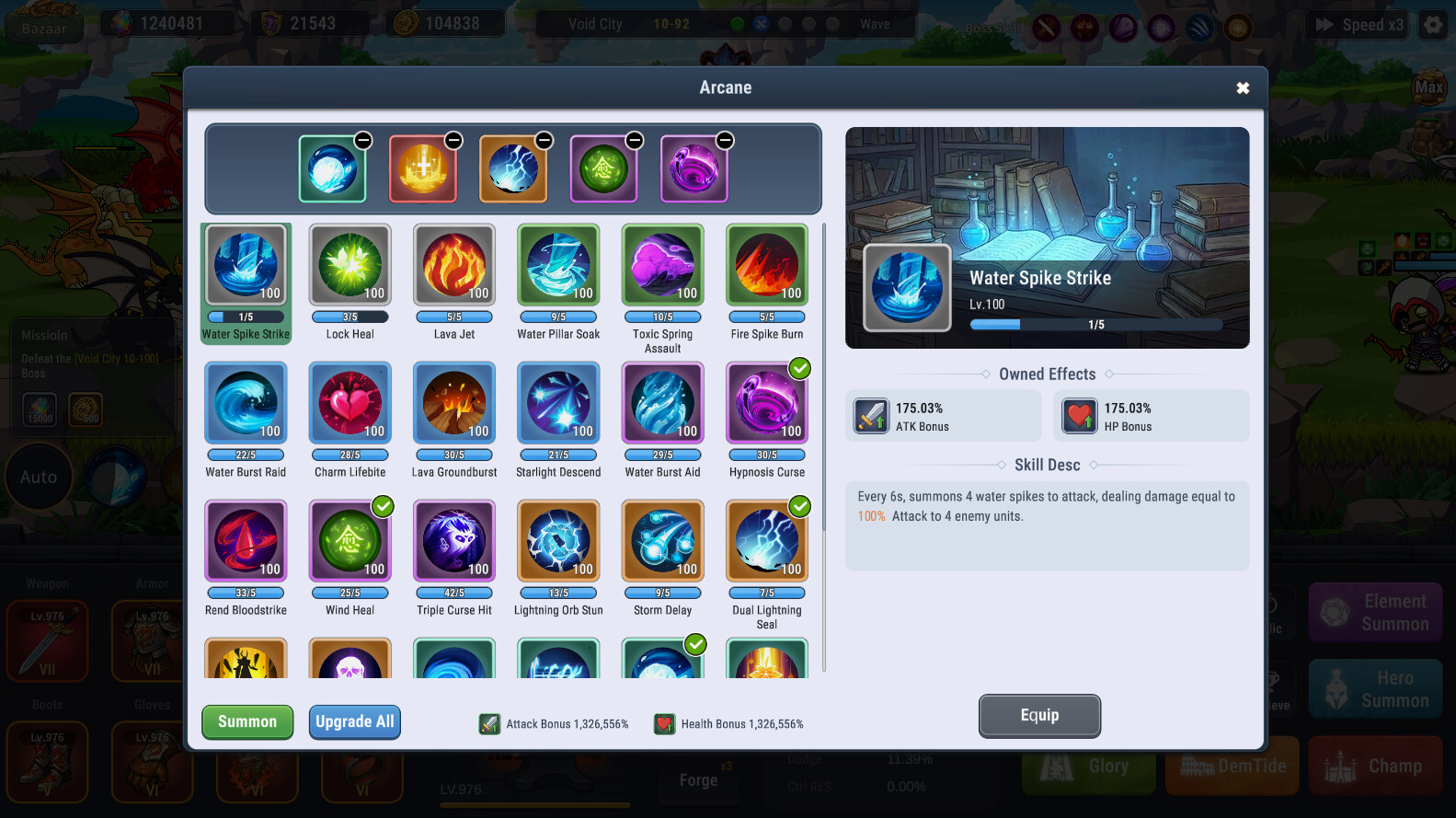Click the Upgrade All button
Viewport: 1456px width, 818px height.
click(x=354, y=721)
